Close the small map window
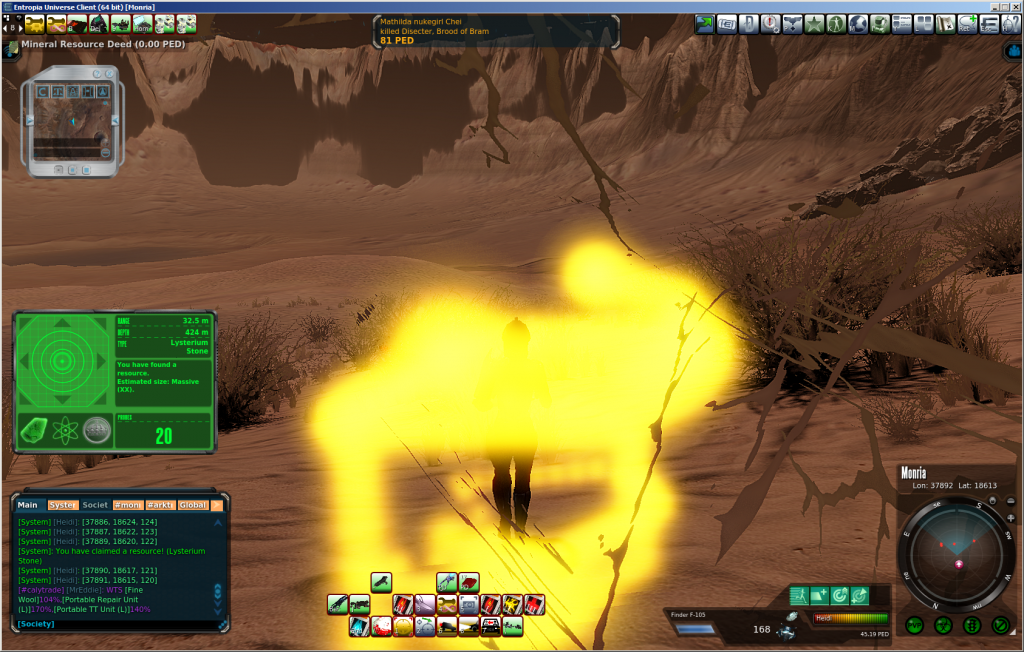Image resolution: width=1024 pixels, height=652 pixels. pyautogui.click(x=112, y=75)
